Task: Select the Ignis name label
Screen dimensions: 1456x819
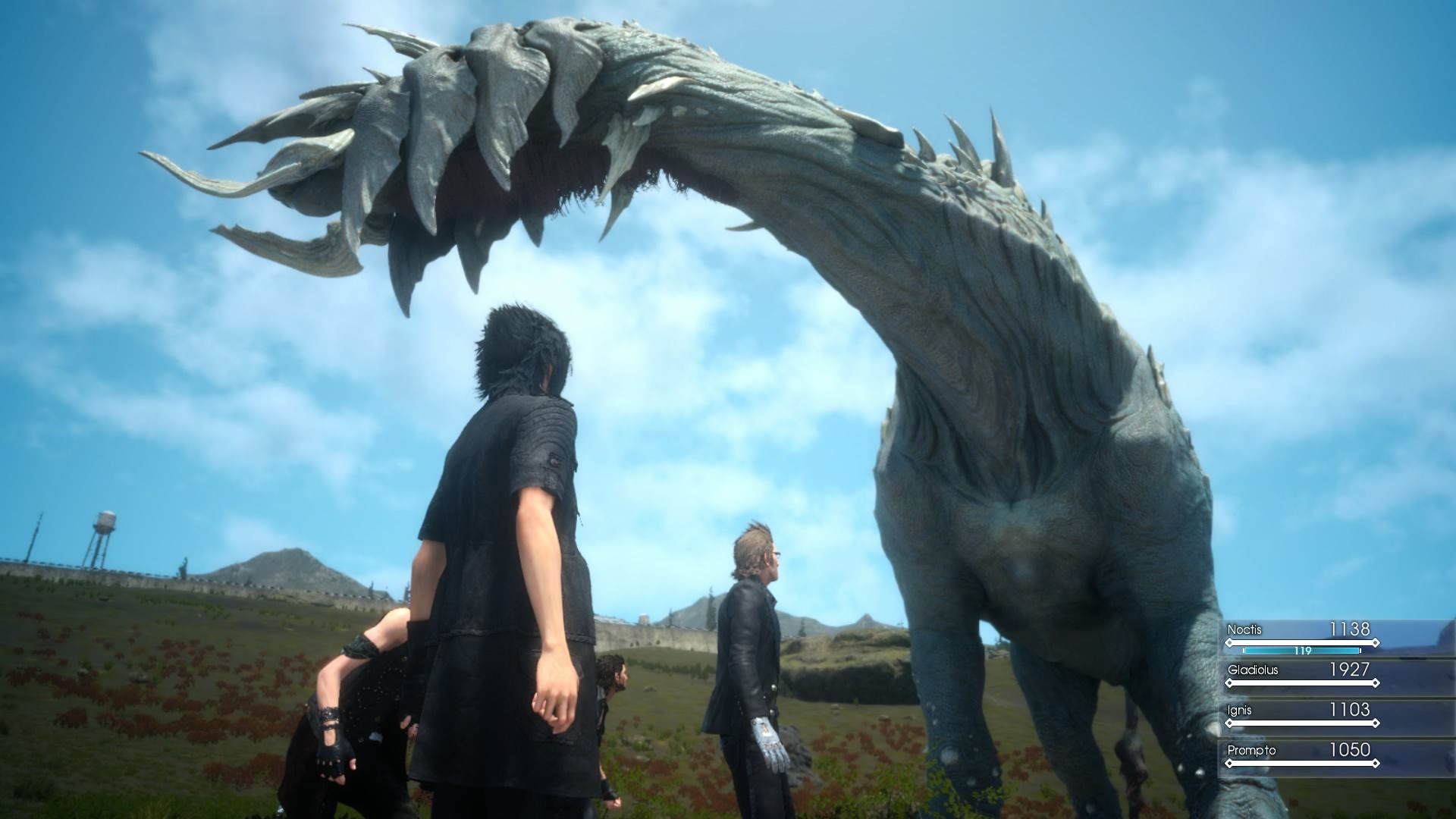Action: [1240, 710]
